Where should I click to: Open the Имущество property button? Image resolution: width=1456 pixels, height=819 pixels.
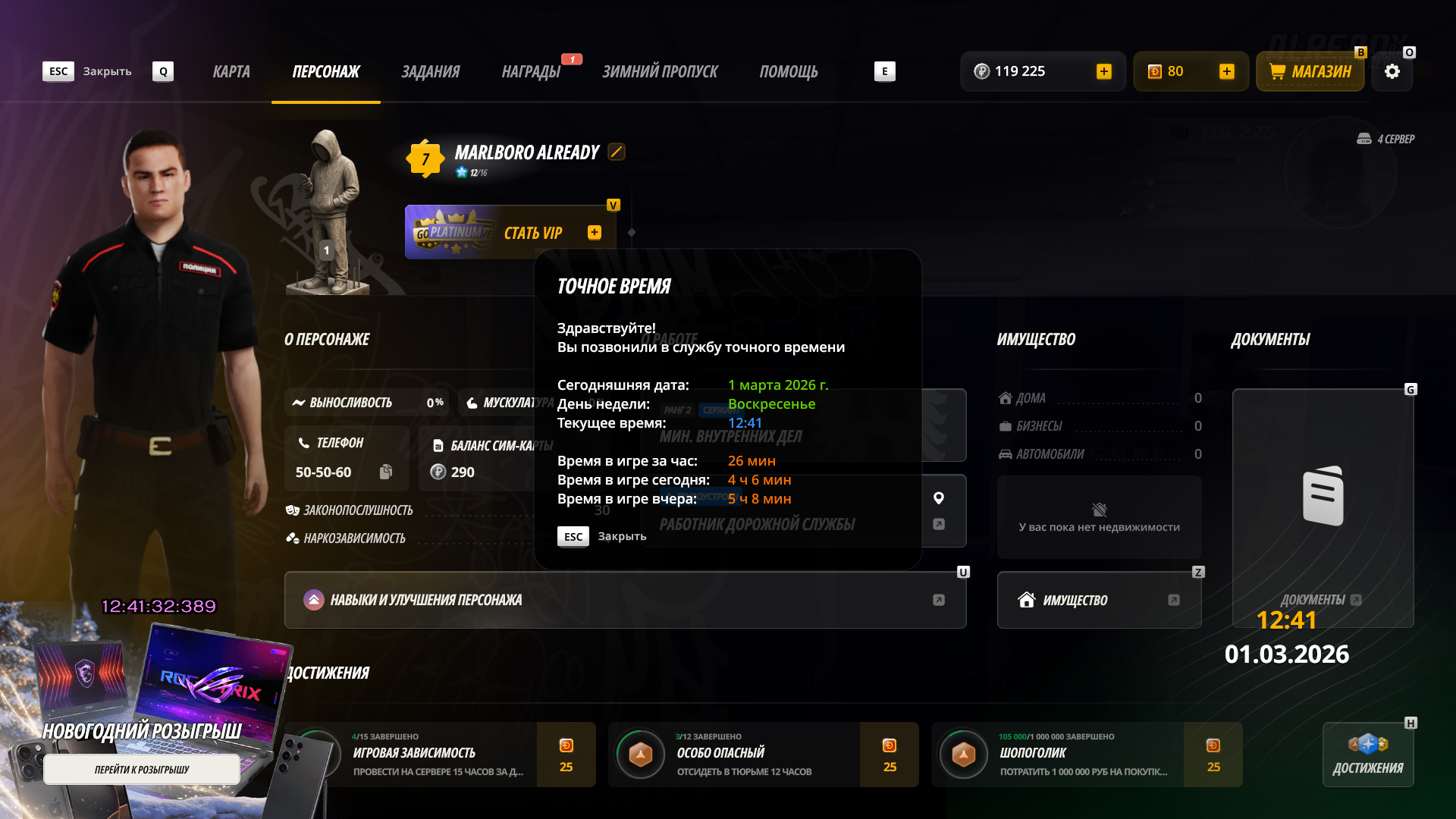[x=1099, y=600]
